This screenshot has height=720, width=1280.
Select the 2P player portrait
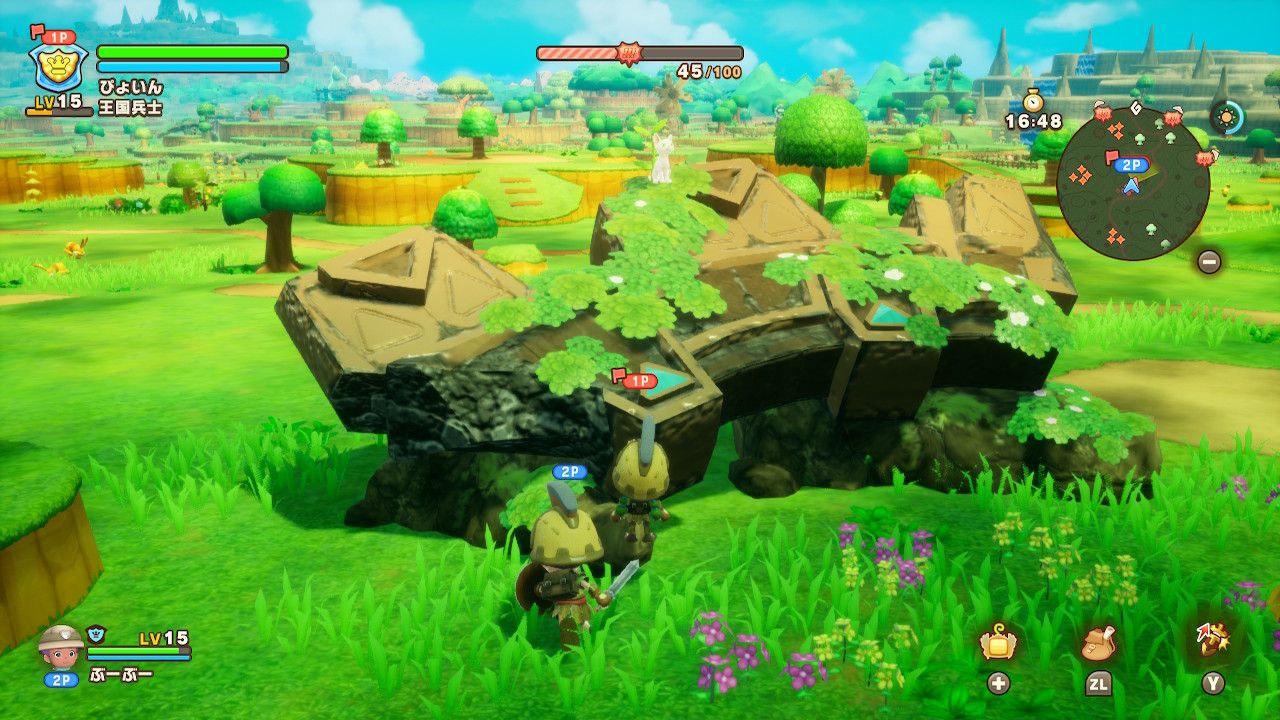tap(62, 645)
